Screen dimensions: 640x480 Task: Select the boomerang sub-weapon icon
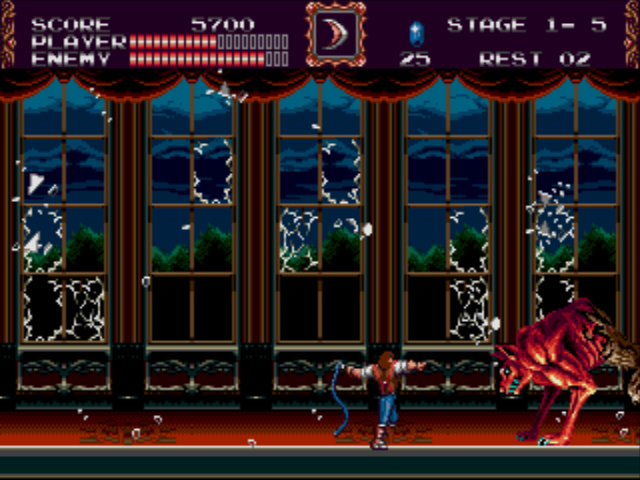coord(335,34)
